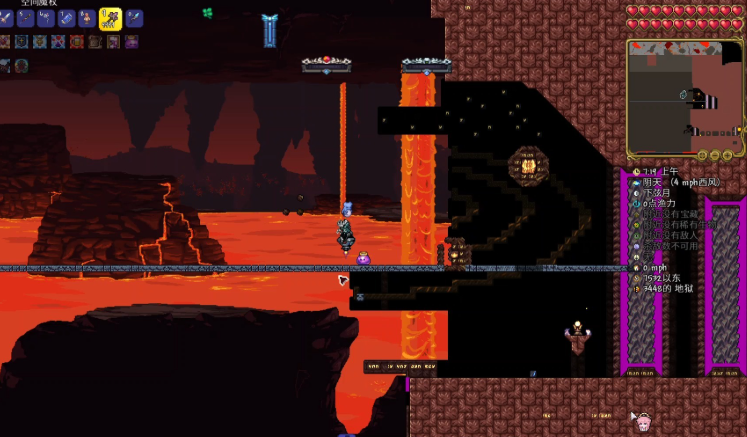Screen dimensions: 747x437
Task: Choose the doll figure hotbar slot
Action: coord(87,18)
